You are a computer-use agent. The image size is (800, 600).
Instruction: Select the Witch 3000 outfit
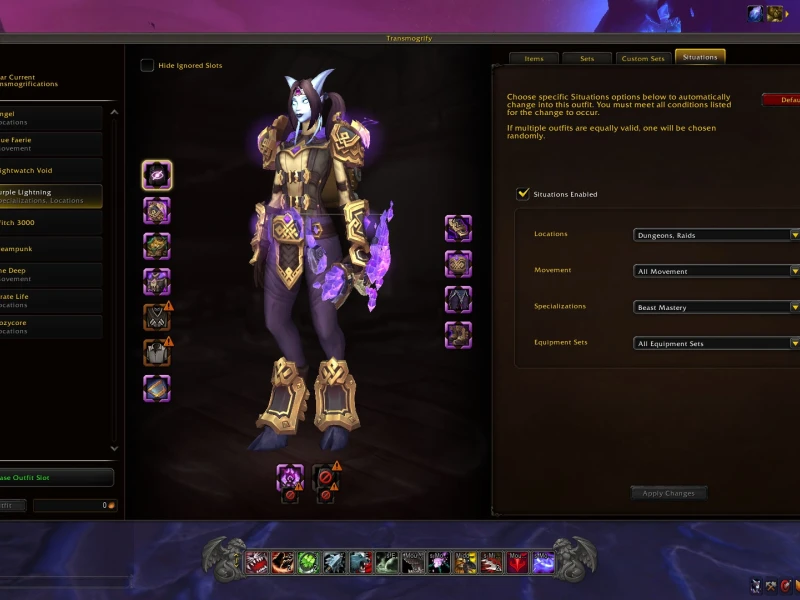(52, 222)
